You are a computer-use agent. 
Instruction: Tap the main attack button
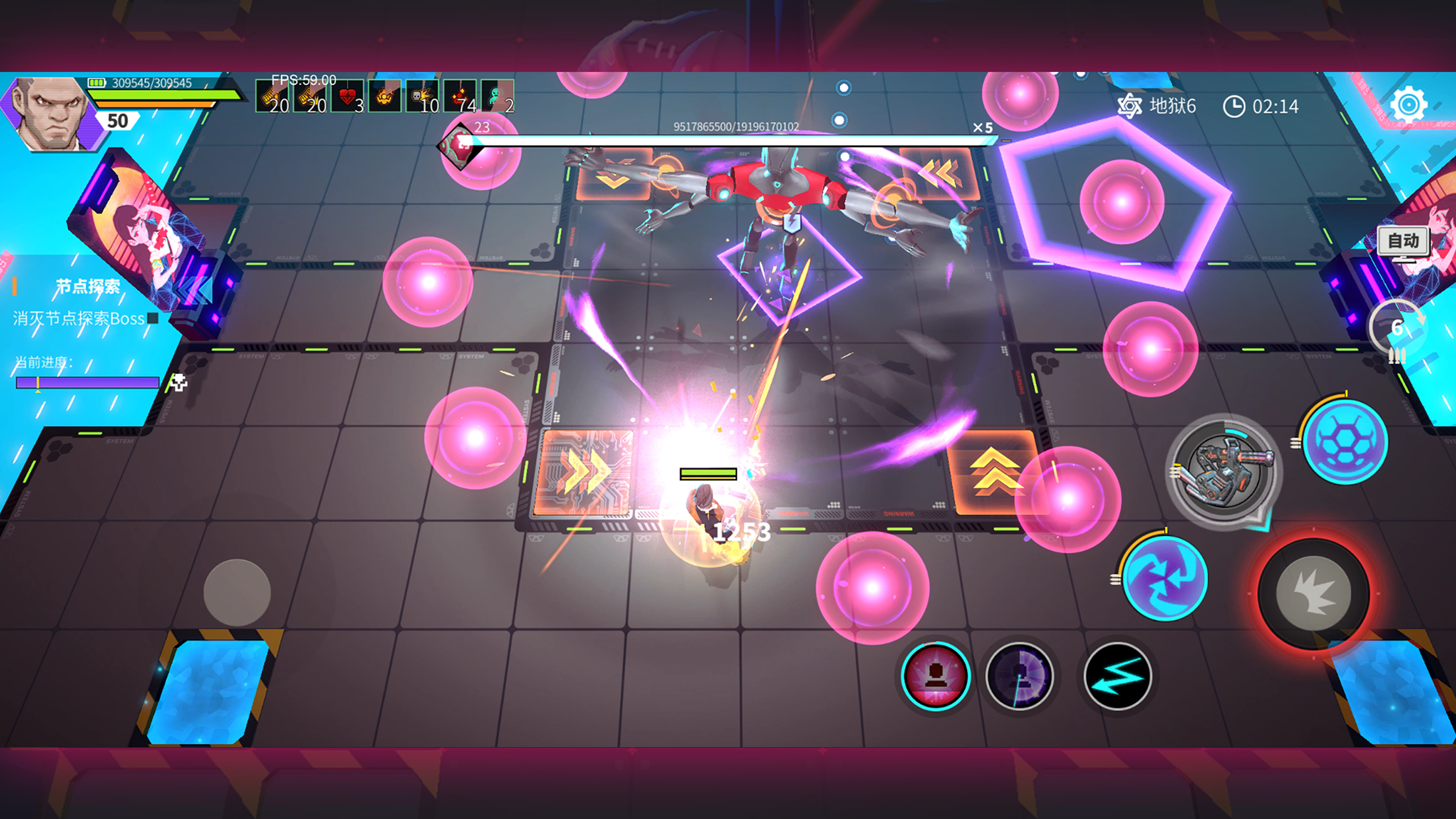[x=1313, y=593]
